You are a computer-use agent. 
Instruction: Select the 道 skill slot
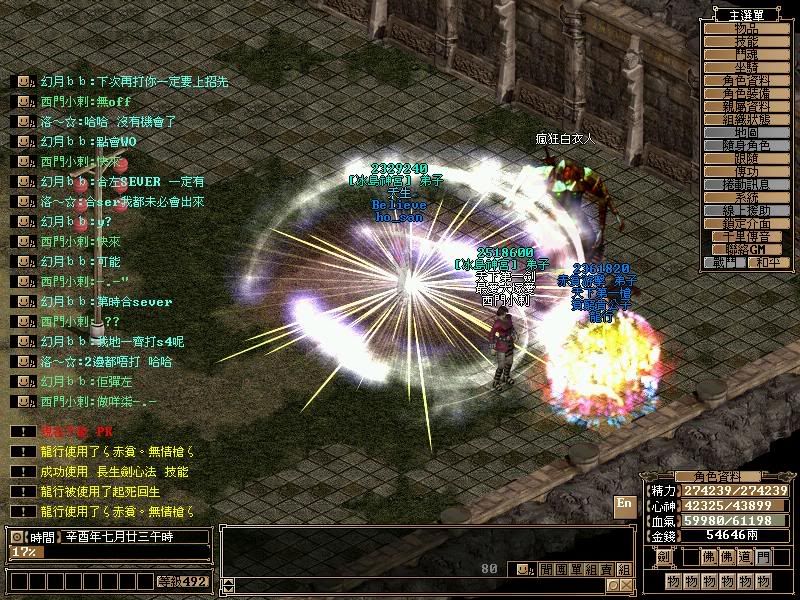745,556
